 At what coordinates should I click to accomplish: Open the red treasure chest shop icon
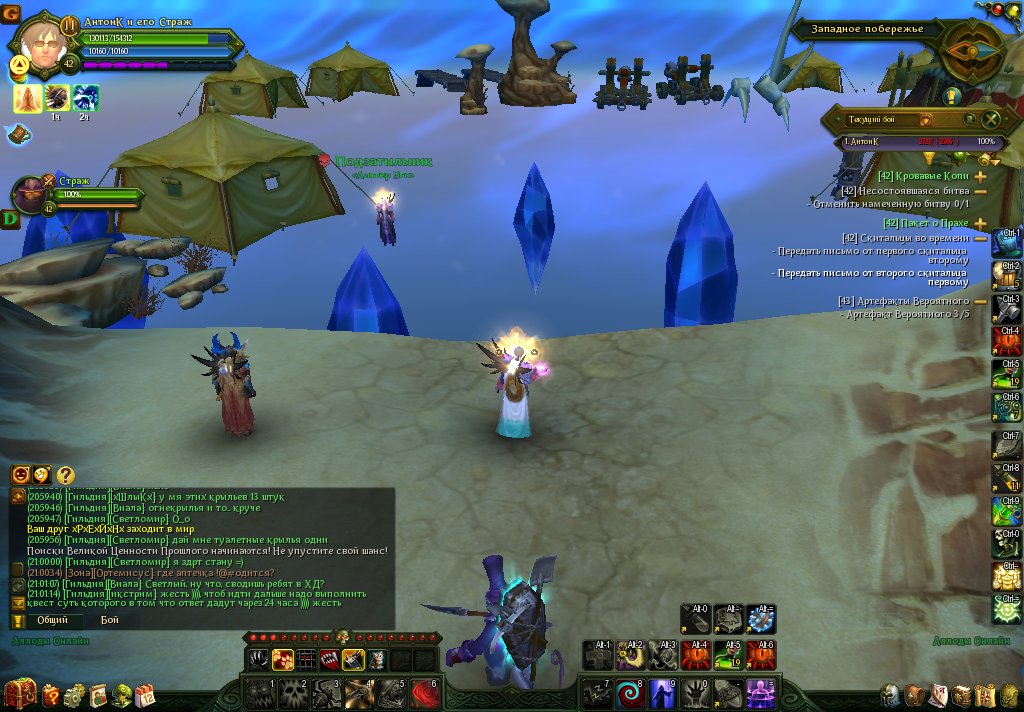(x=19, y=693)
